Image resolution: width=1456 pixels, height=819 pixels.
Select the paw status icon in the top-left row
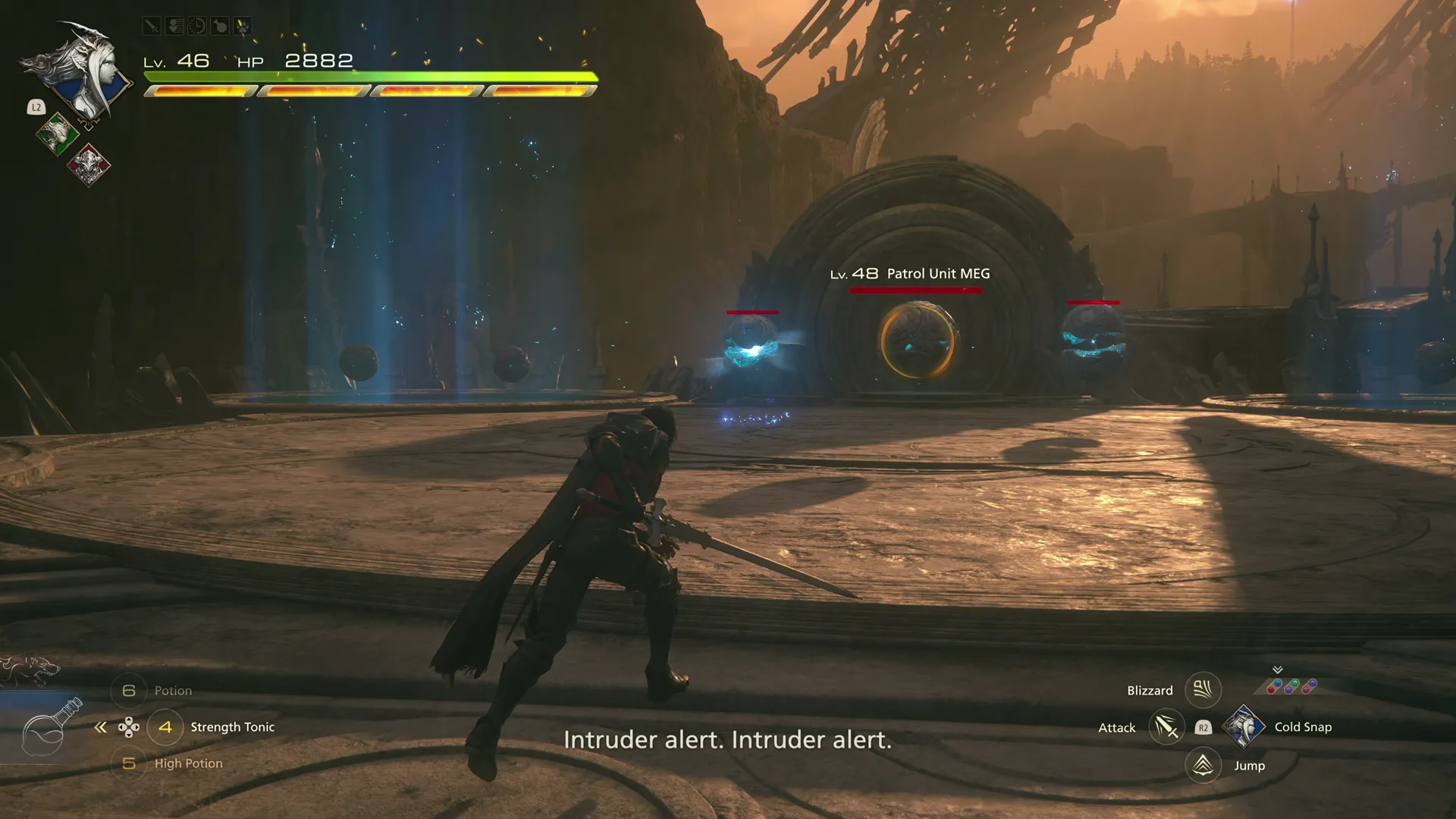(243, 26)
